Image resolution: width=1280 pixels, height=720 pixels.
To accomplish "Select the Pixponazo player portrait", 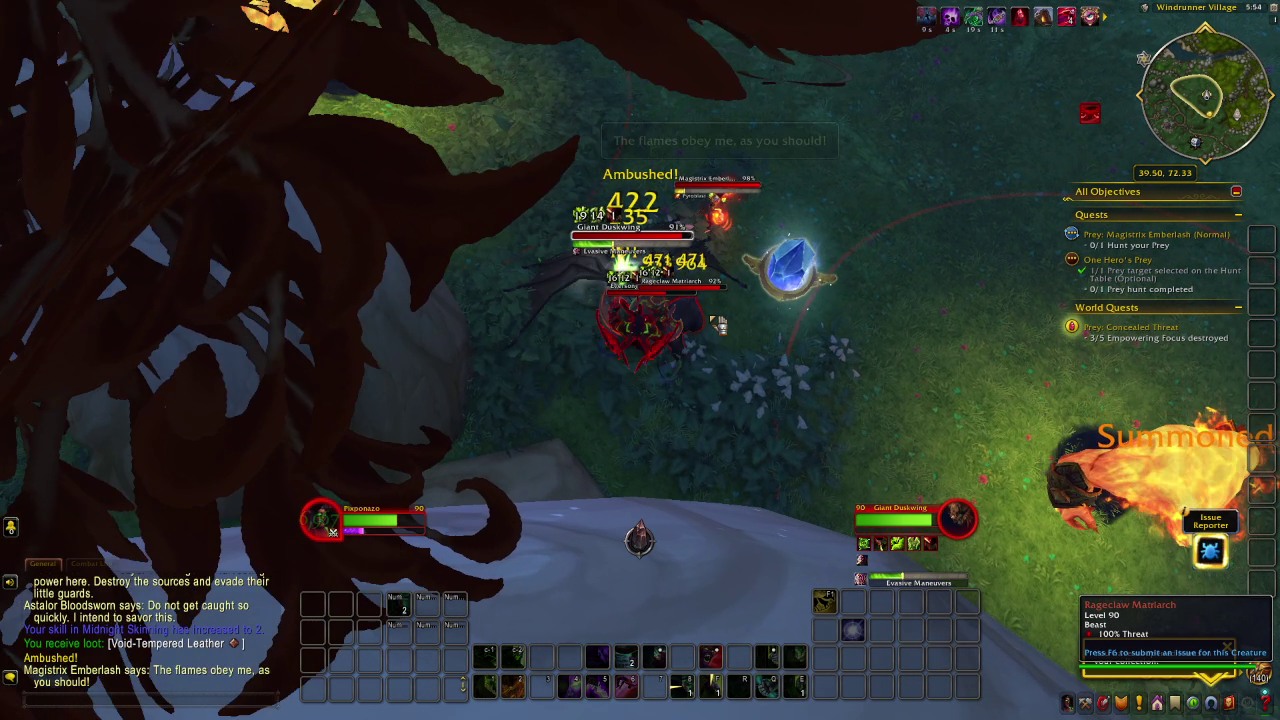I will [x=322, y=519].
